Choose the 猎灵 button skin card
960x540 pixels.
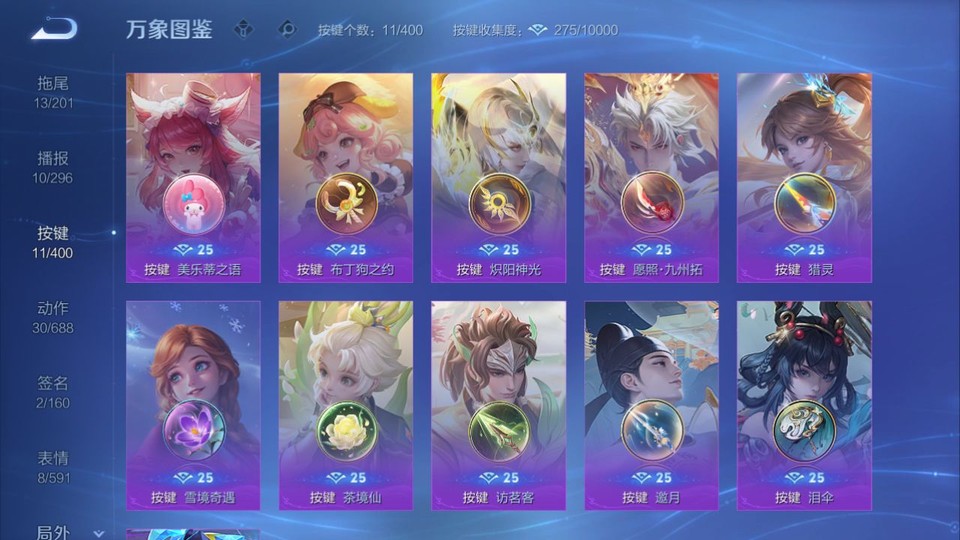(x=804, y=177)
